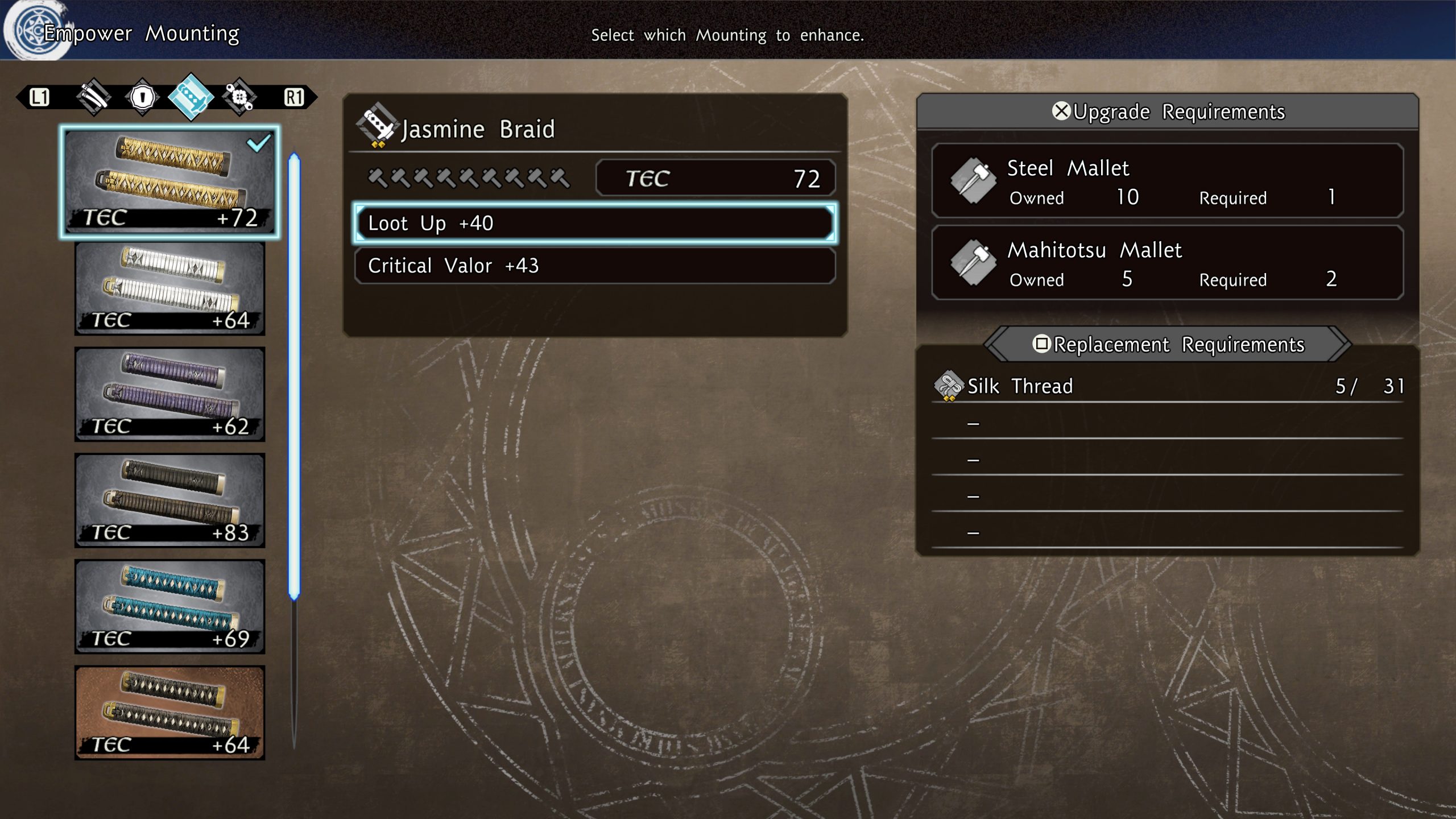Select the gold Jasmine Braid mounting TEC +72
This screenshot has height=819, width=1456.
(169, 181)
